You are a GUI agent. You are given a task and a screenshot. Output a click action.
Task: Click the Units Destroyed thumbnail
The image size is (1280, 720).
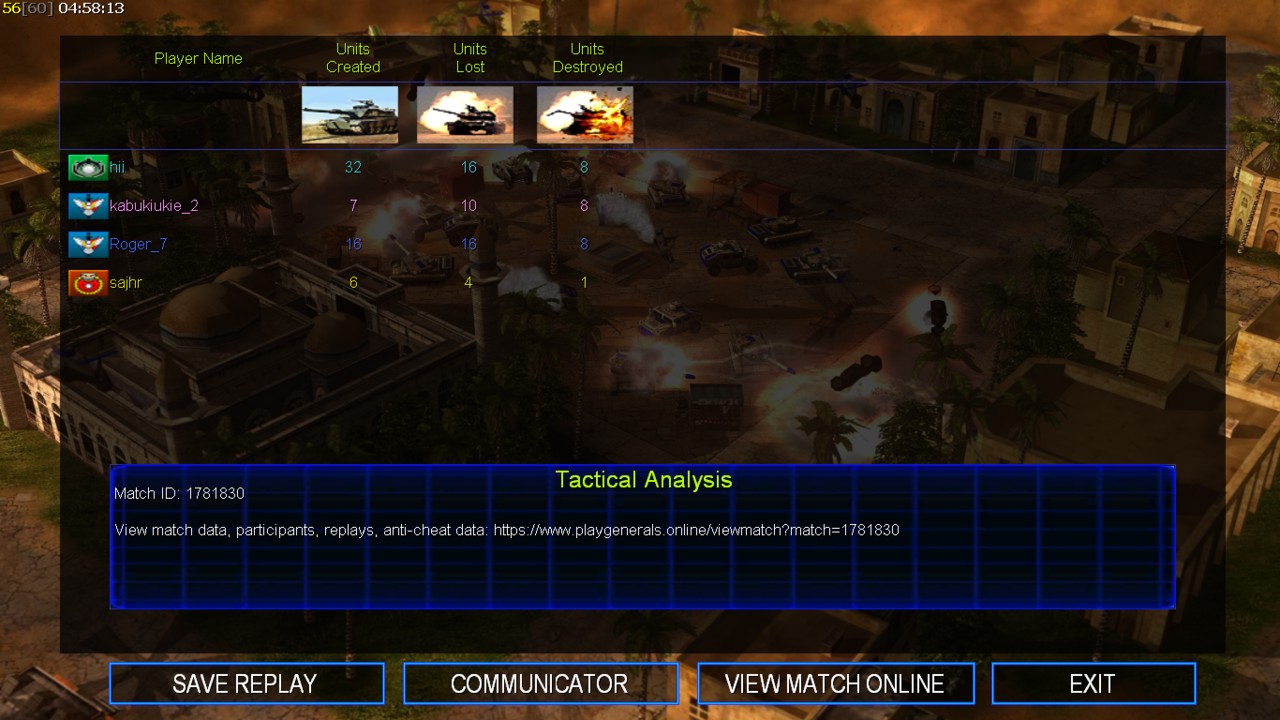[585, 114]
